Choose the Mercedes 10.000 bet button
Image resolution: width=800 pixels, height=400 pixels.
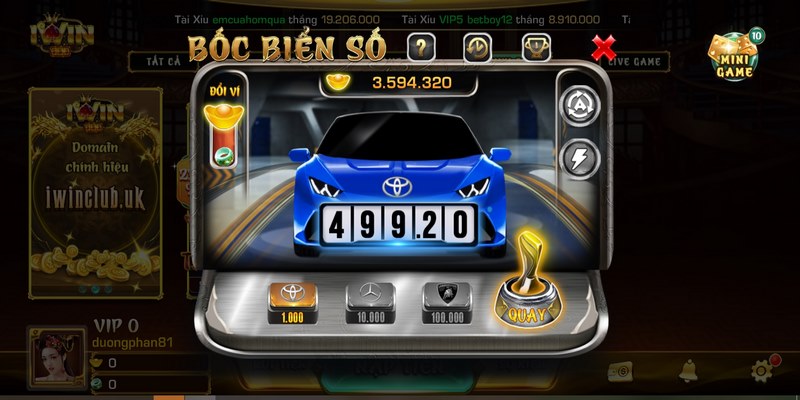pos(368,302)
